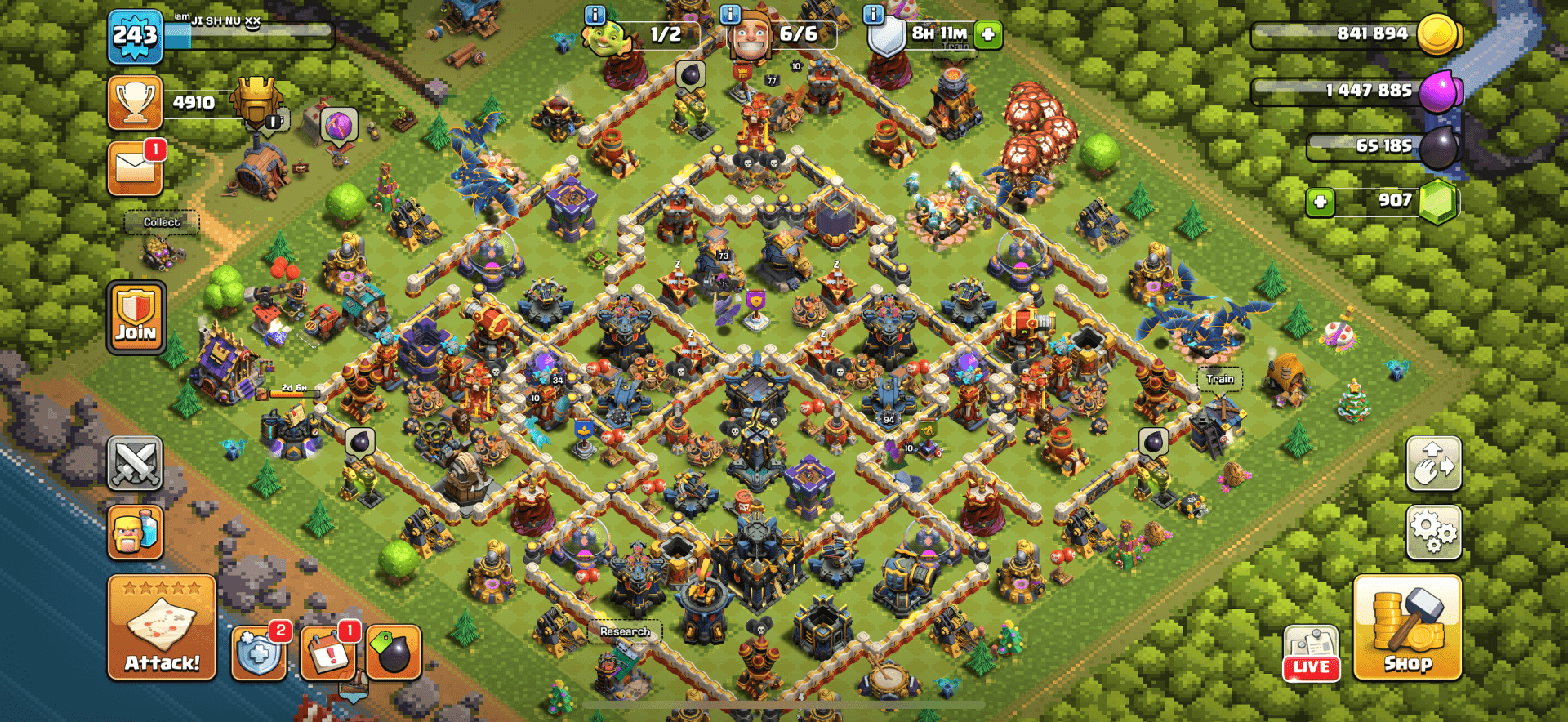The height and width of the screenshot is (722, 1568).
Task: Open the versus battle crossed-swords screen
Action: tap(136, 463)
